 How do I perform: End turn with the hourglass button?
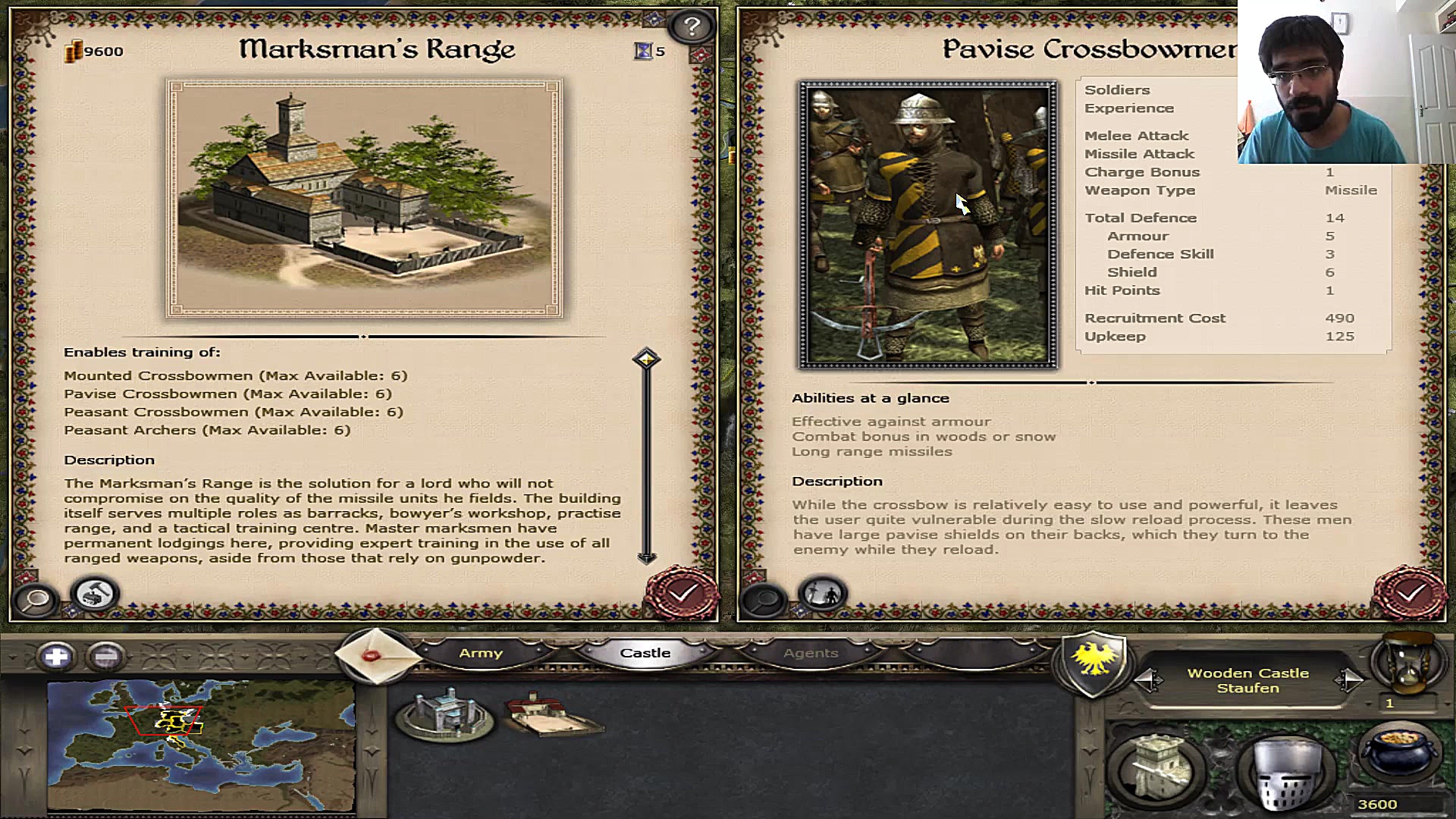pos(1407,661)
